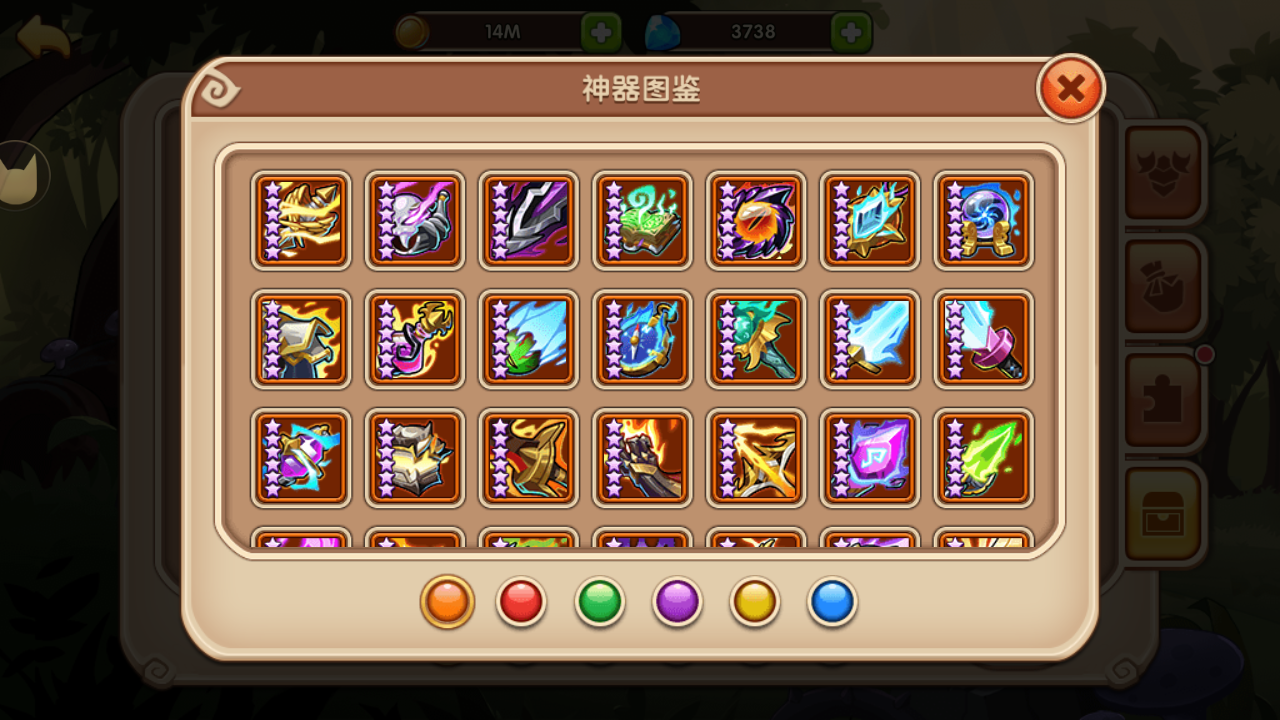Select the green crystal dagger artifact

985,458
